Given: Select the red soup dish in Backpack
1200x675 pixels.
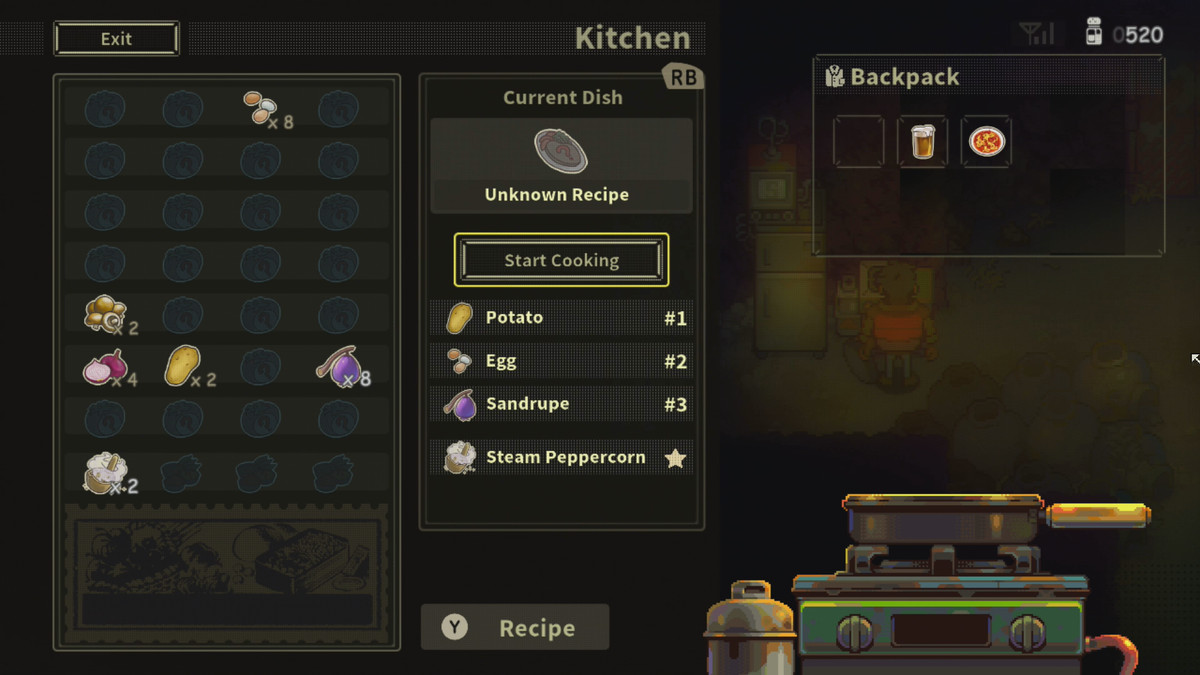Looking at the screenshot, I should 986,142.
